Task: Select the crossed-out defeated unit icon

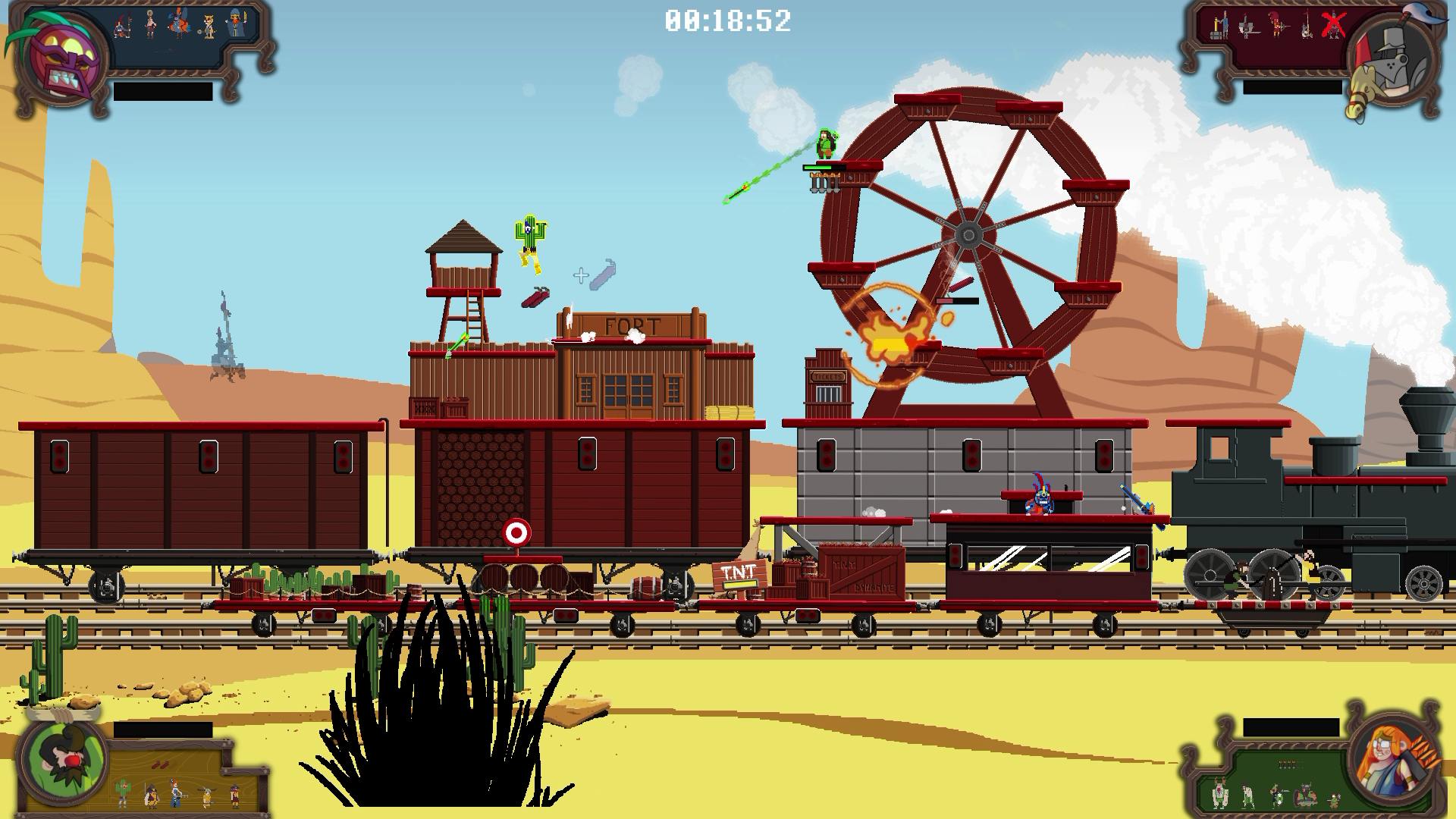Action: 1333,26
